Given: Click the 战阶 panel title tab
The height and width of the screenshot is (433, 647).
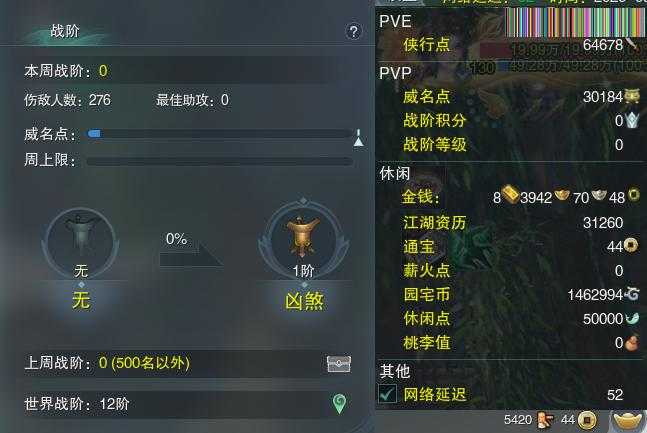Looking at the screenshot, I should (x=66, y=32).
